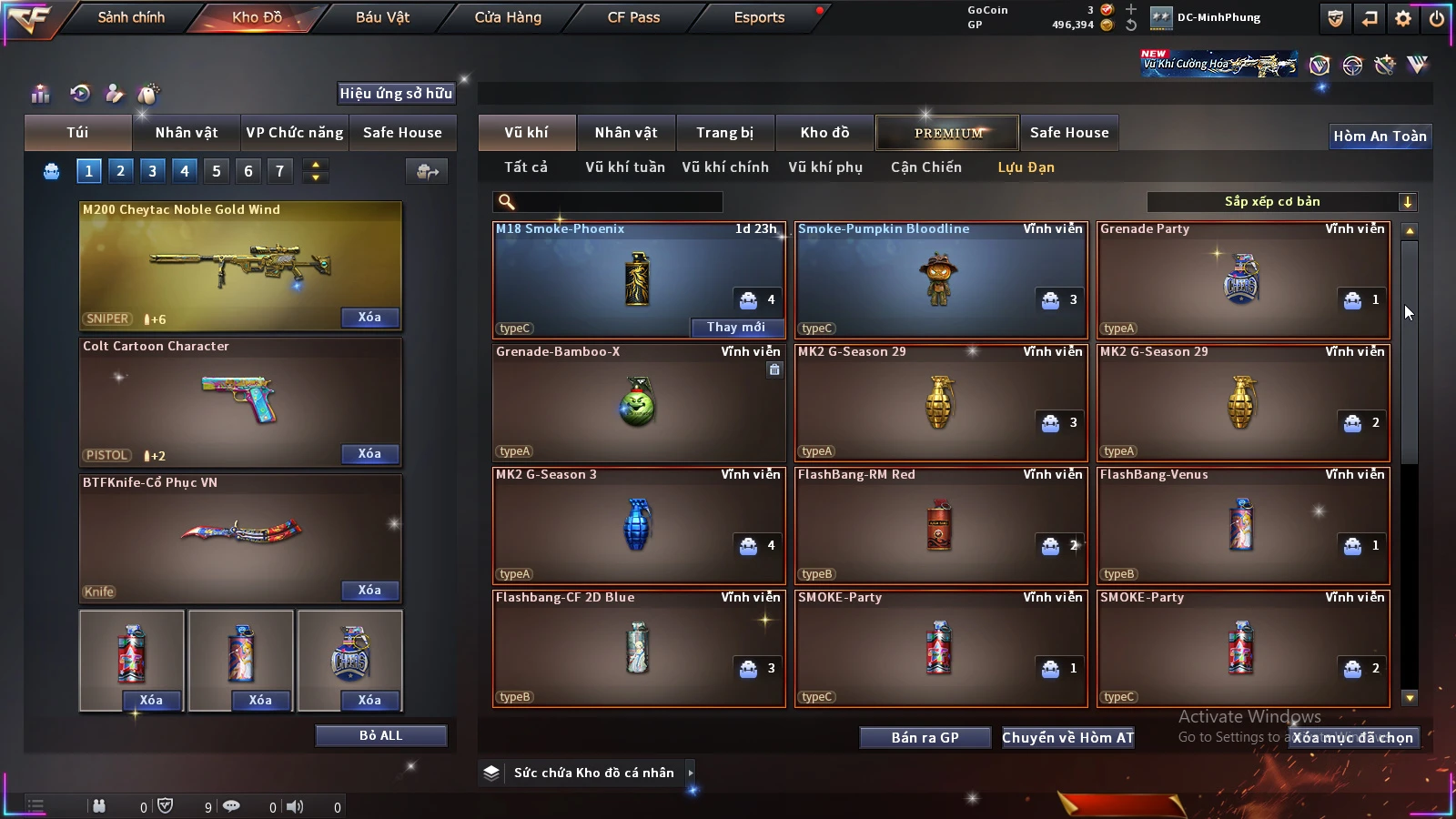Choose the FlashBang-RM Red item

(x=940, y=526)
